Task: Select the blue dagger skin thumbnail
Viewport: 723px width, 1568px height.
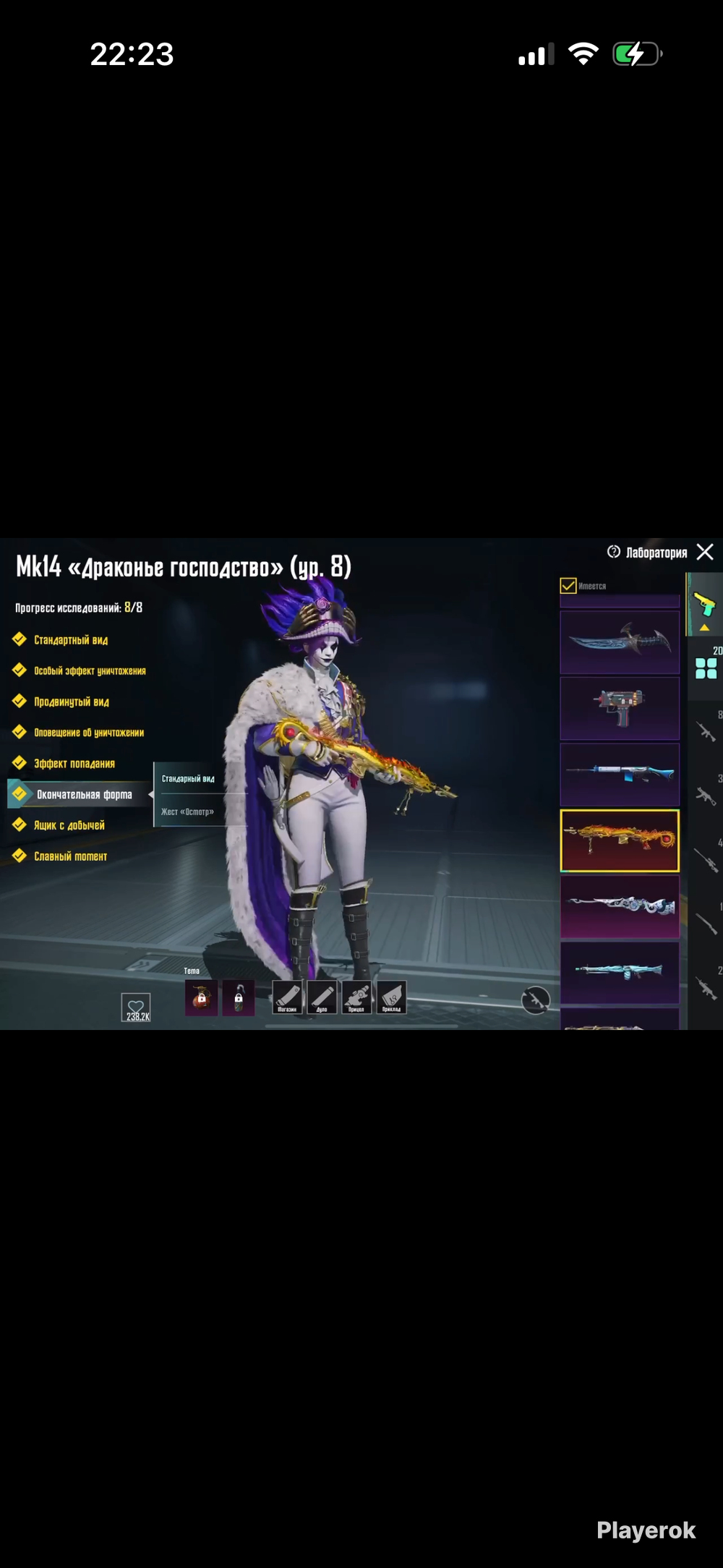Action: [x=620, y=642]
